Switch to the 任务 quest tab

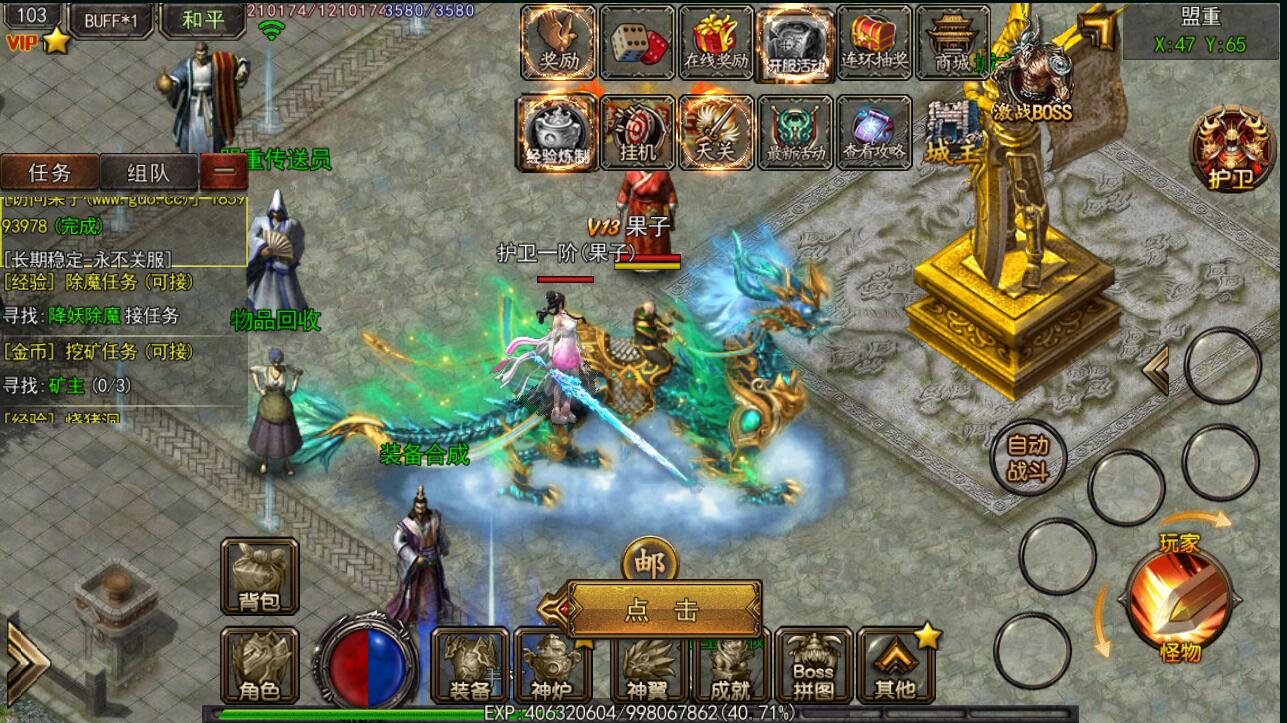coord(50,172)
